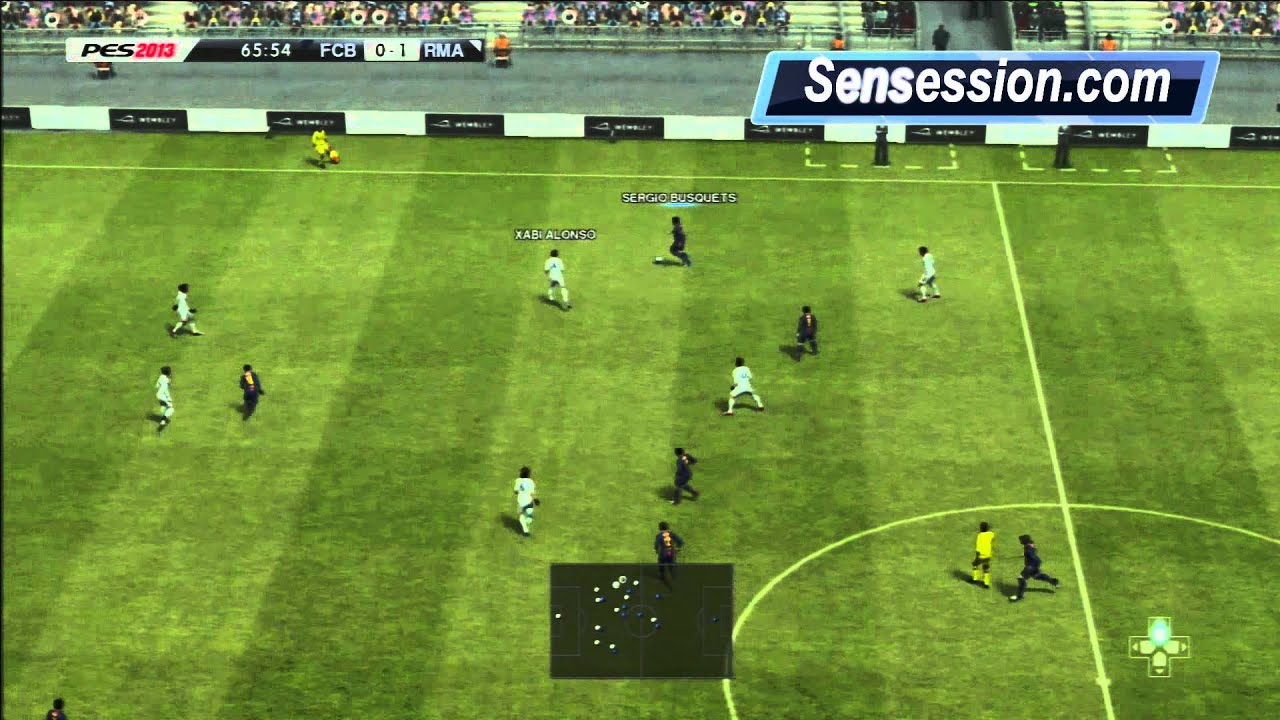Click the SERGIO BUSQUETS name label
This screenshot has width=1280, height=720.
(678, 197)
